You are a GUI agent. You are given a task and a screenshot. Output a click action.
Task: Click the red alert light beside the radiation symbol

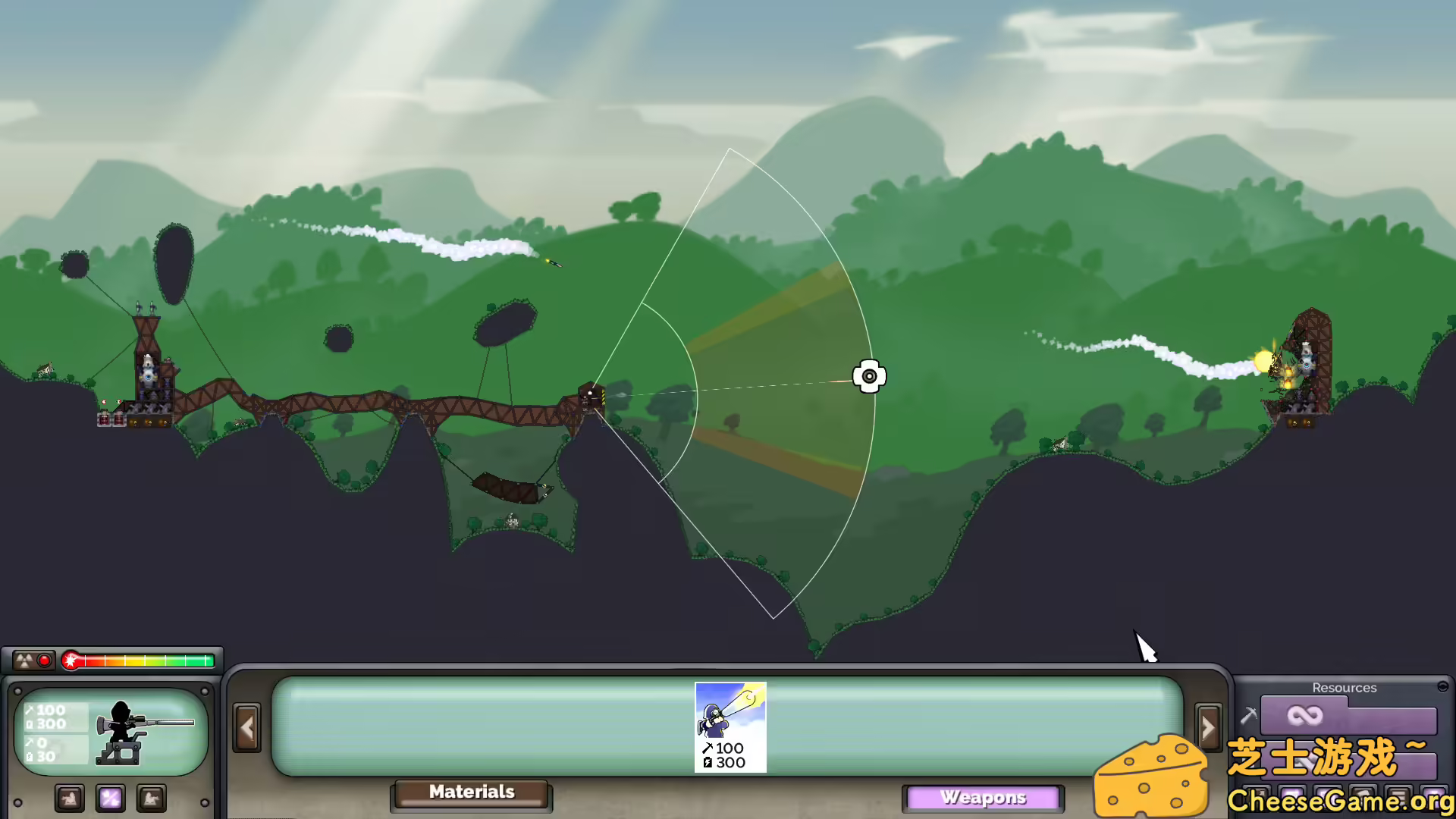[43, 661]
